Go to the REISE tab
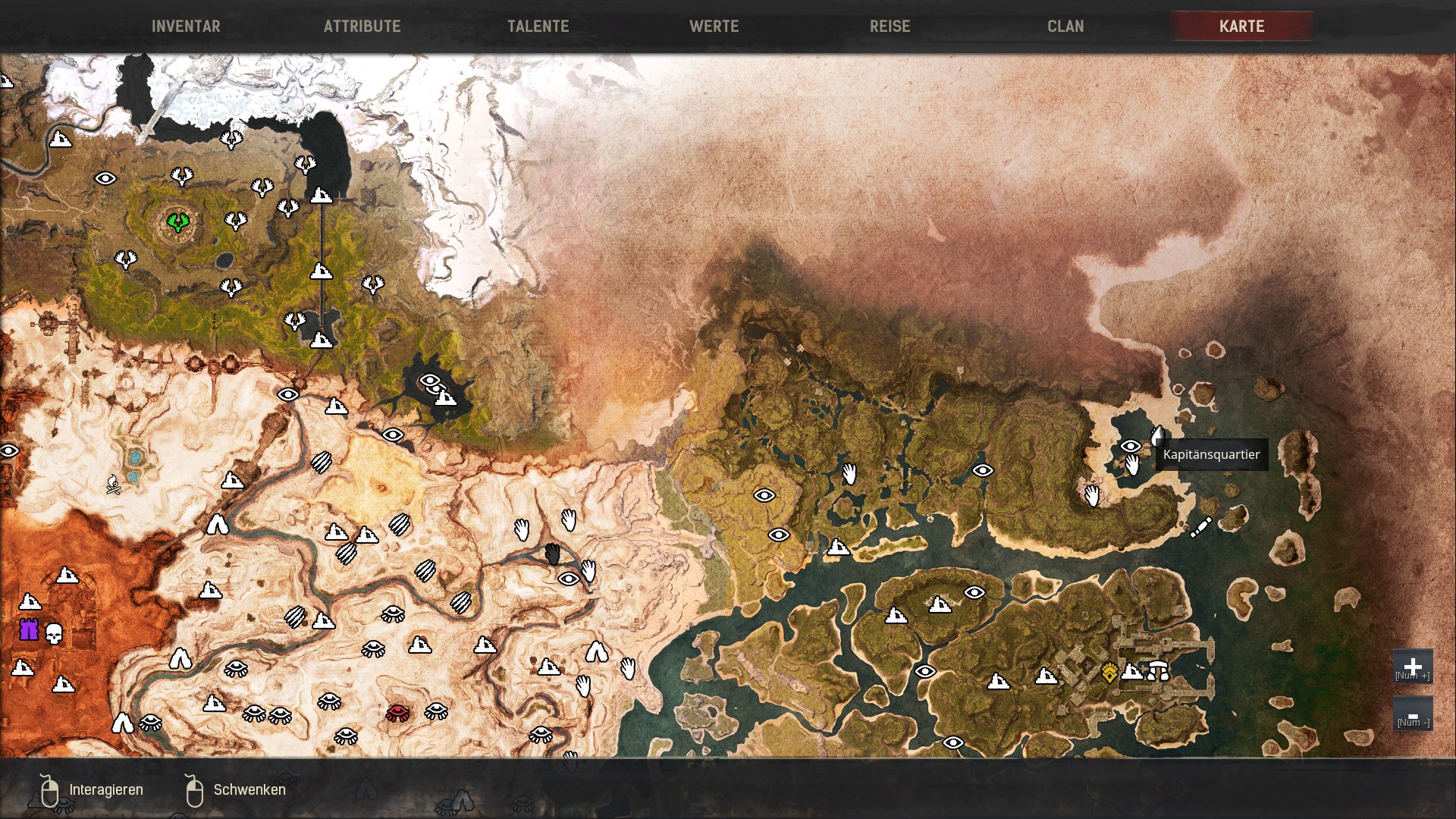The width and height of the screenshot is (1456, 819). pyautogui.click(x=890, y=27)
